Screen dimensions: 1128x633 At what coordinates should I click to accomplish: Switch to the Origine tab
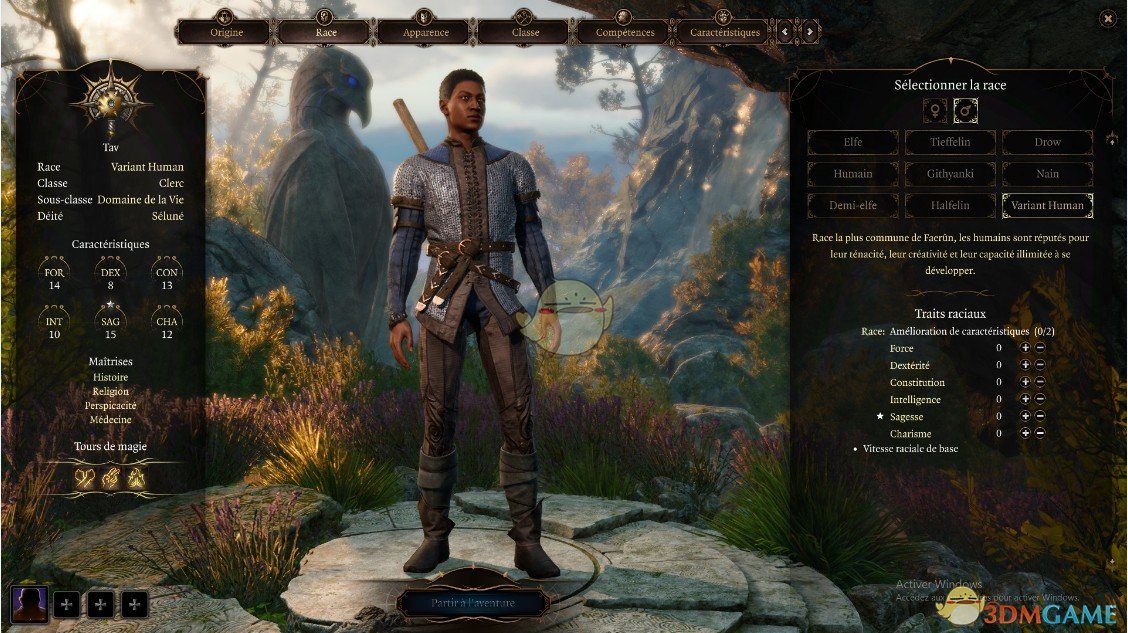[224, 32]
